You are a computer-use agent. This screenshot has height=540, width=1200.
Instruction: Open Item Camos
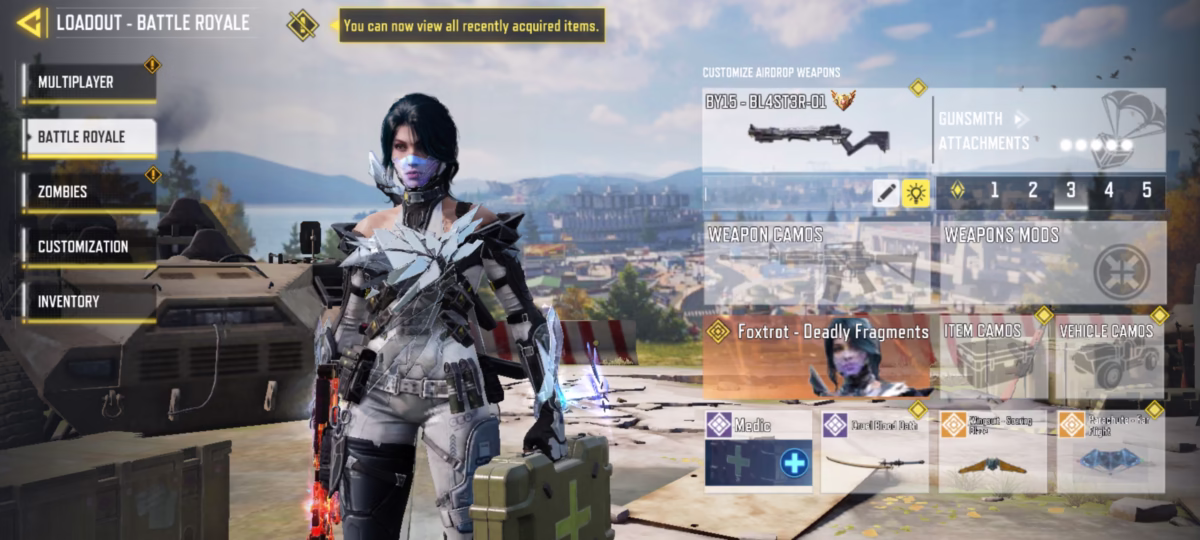tap(992, 358)
